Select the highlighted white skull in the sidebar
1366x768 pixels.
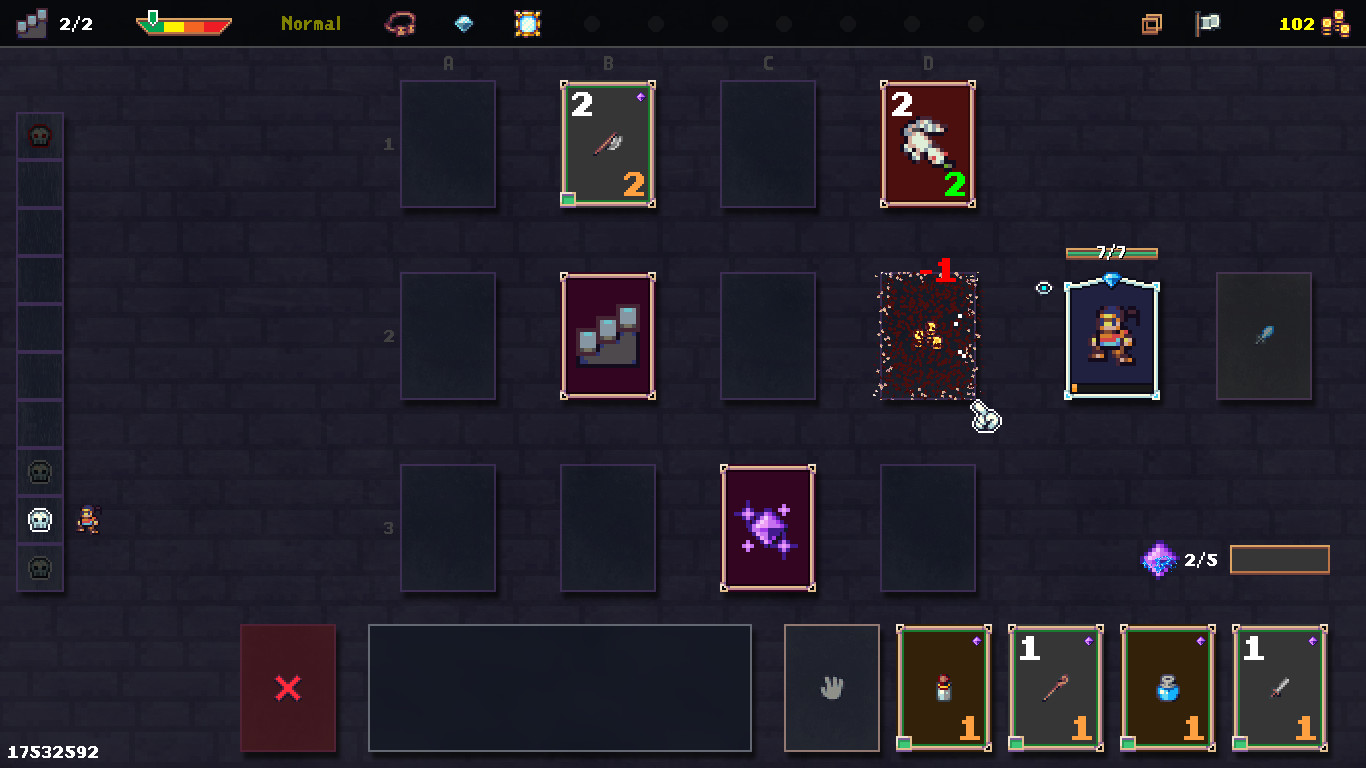tap(40, 518)
